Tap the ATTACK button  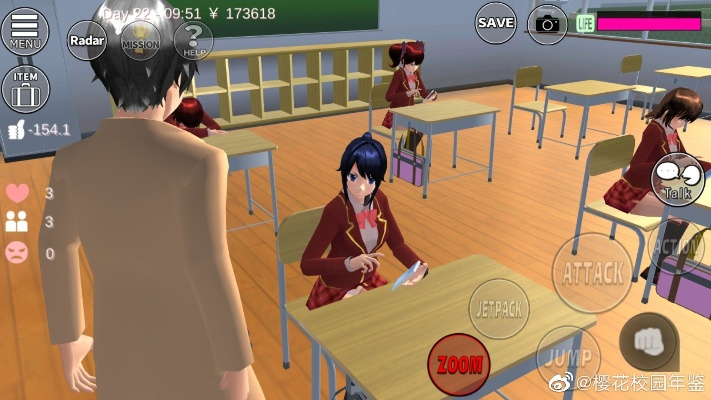(592, 272)
